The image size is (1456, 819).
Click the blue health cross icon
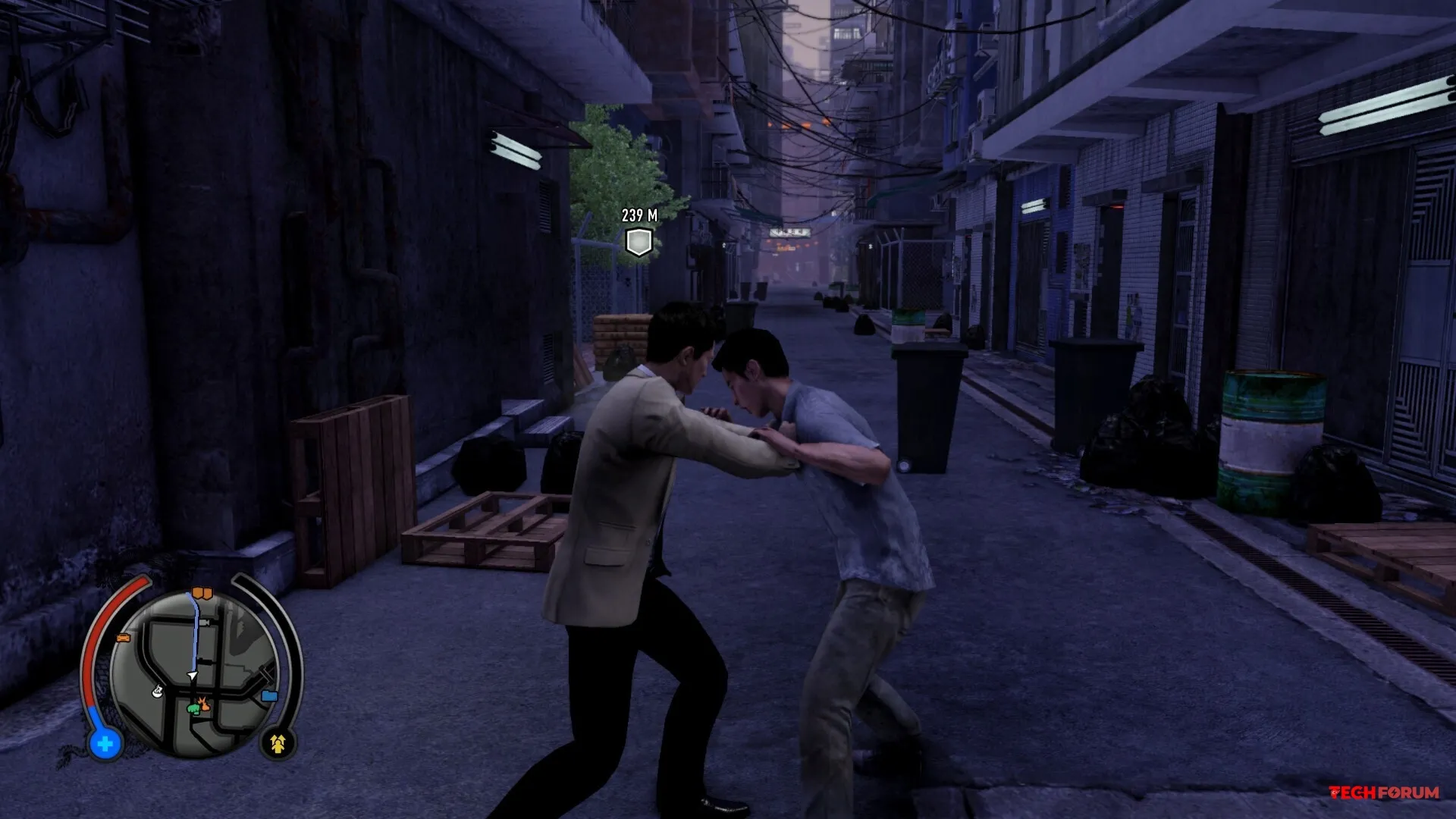click(x=105, y=744)
